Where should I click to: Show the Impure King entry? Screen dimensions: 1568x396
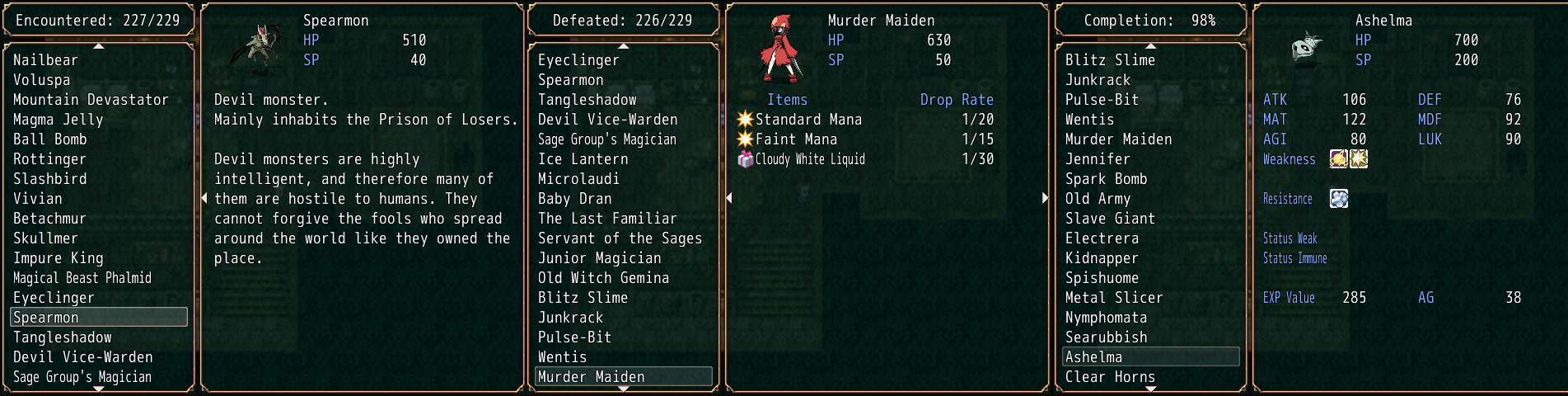tap(58, 258)
